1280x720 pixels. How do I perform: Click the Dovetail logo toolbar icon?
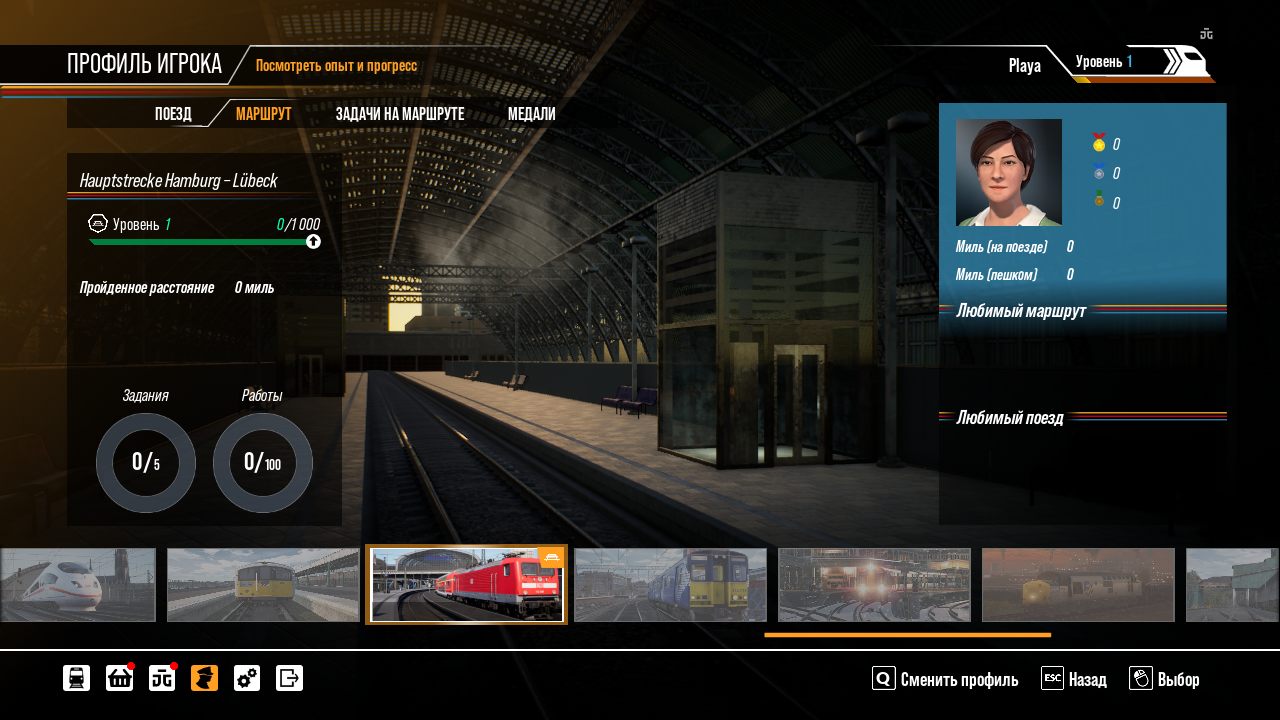(x=162, y=678)
